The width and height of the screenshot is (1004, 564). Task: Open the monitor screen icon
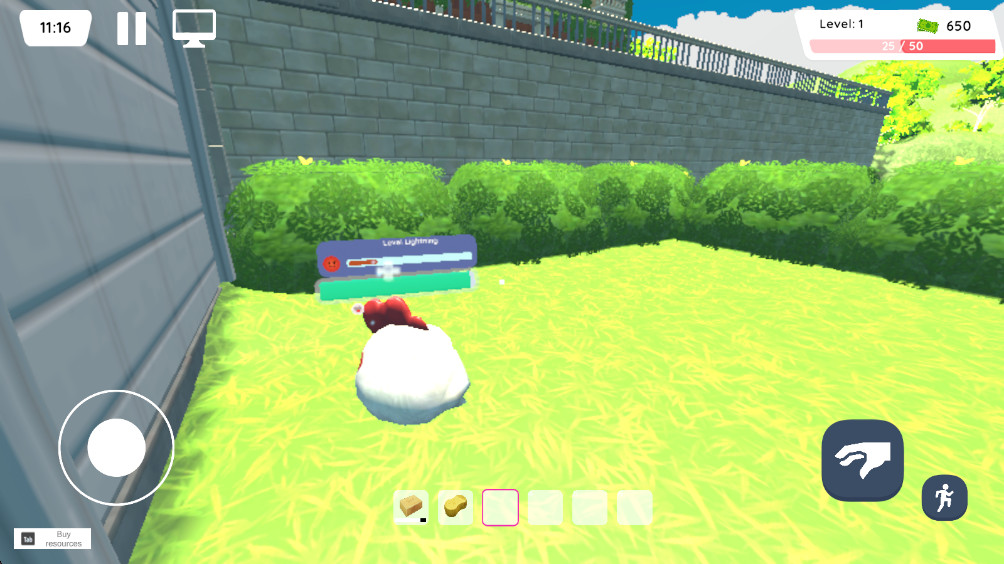(x=194, y=28)
